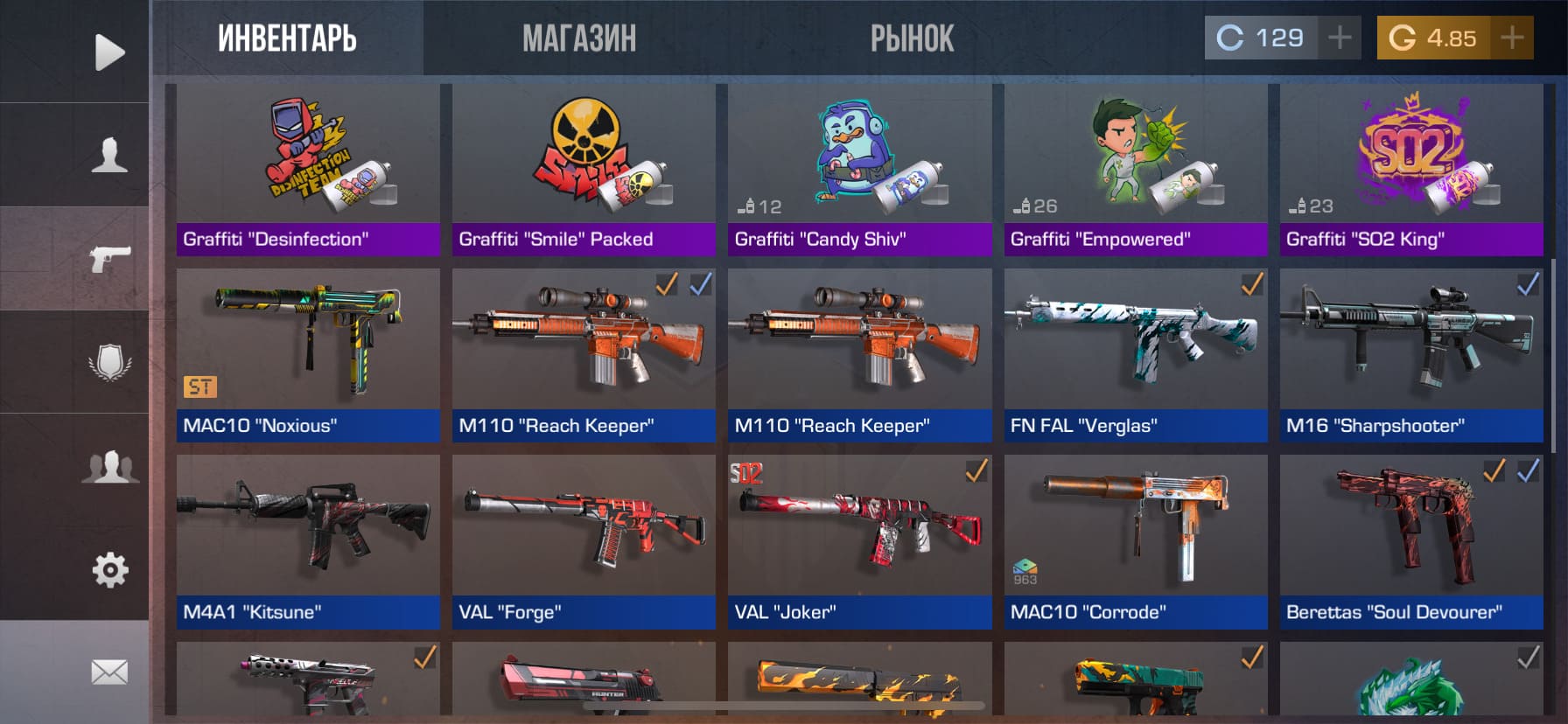This screenshot has width=1568, height=724.
Task: Add more gold with the plus button
Action: [x=1511, y=38]
